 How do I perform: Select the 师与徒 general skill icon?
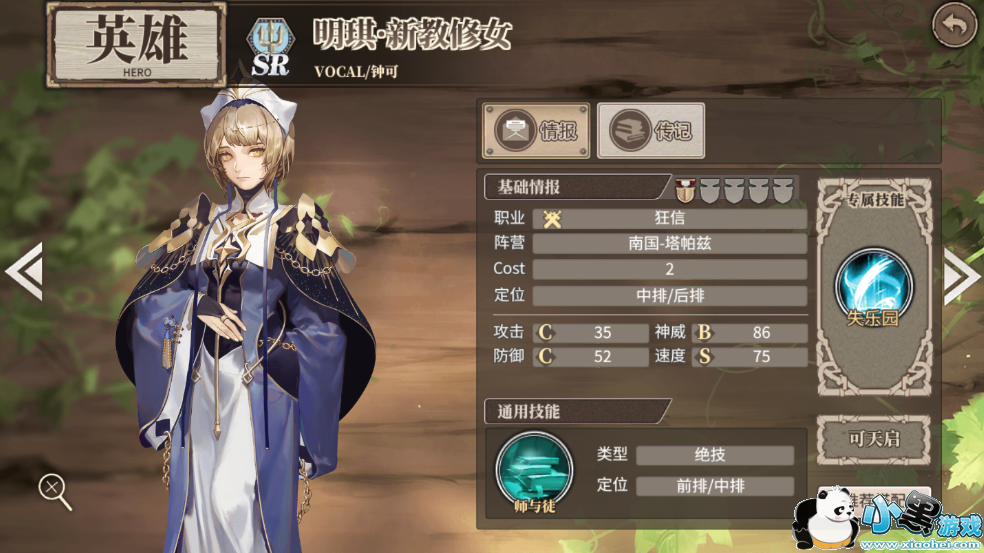pos(534,469)
